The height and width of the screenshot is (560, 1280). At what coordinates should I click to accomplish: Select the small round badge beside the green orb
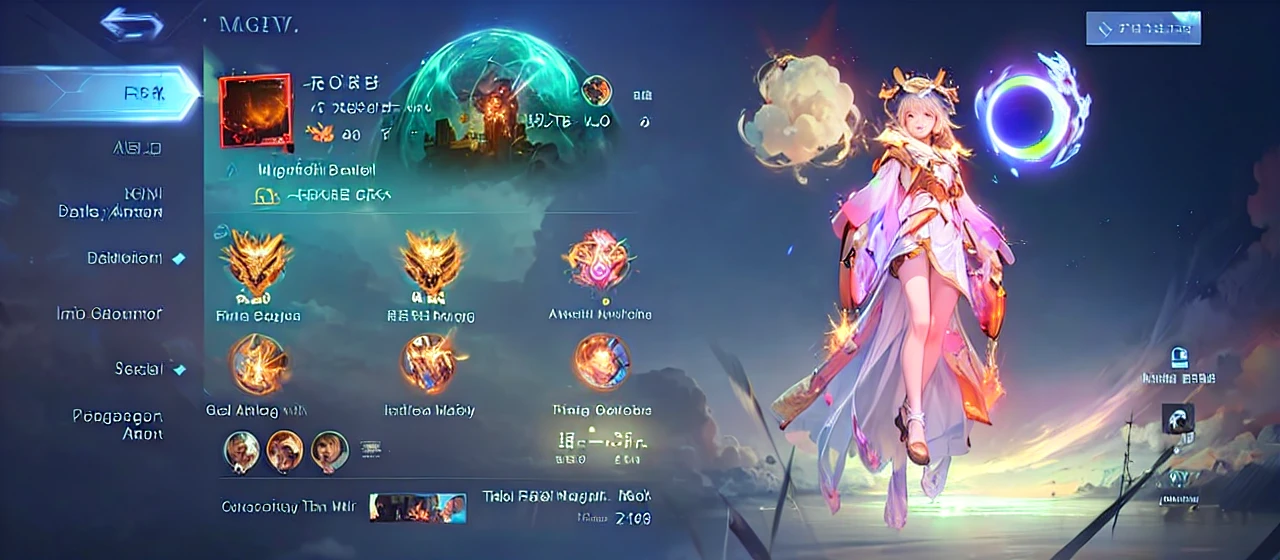pyautogui.click(x=597, y=91)
